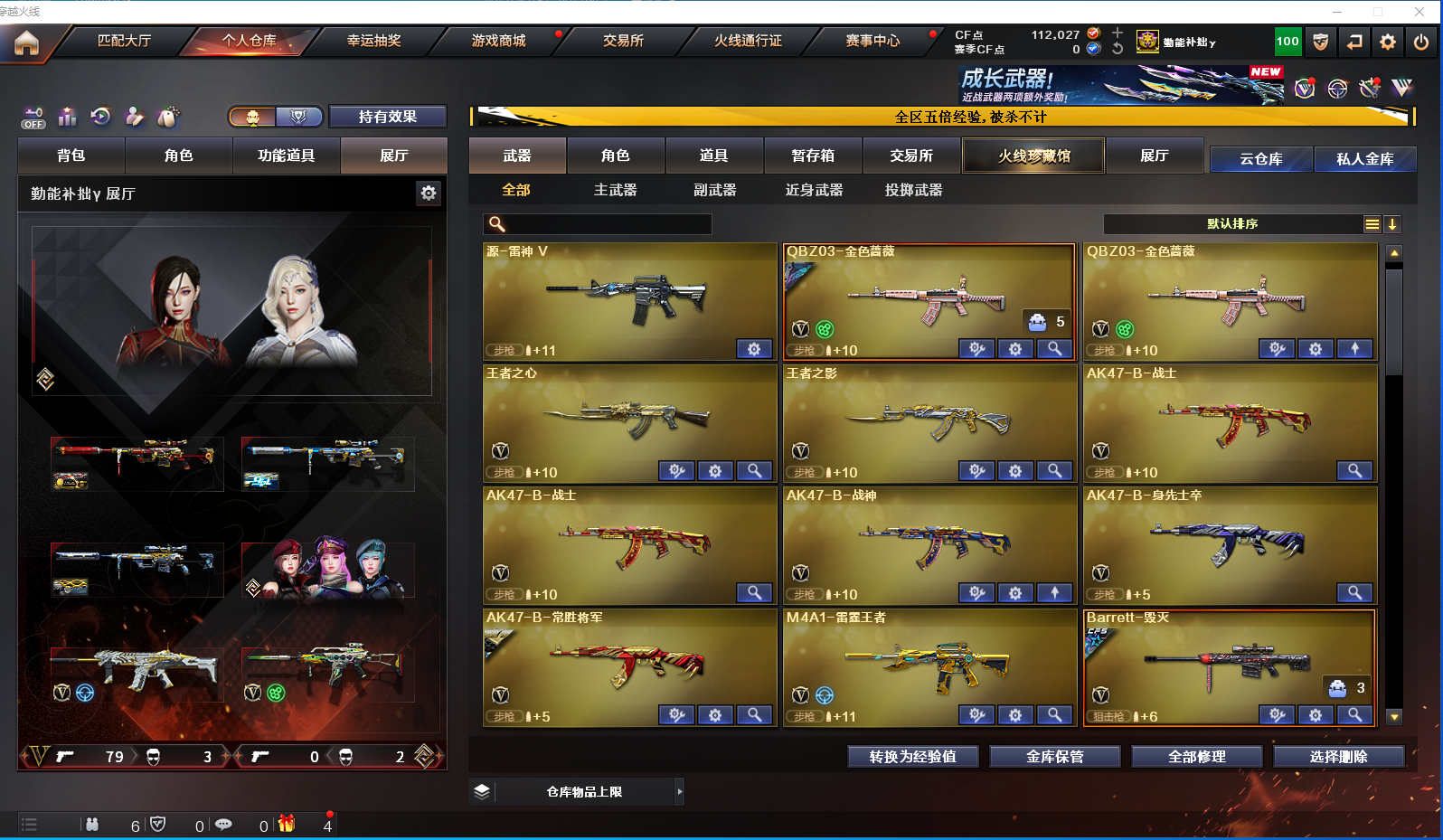The image size is (1443, 840).
Task: Go to 幸运抽奖 lucky draw
Action: (x=373, y=41)
